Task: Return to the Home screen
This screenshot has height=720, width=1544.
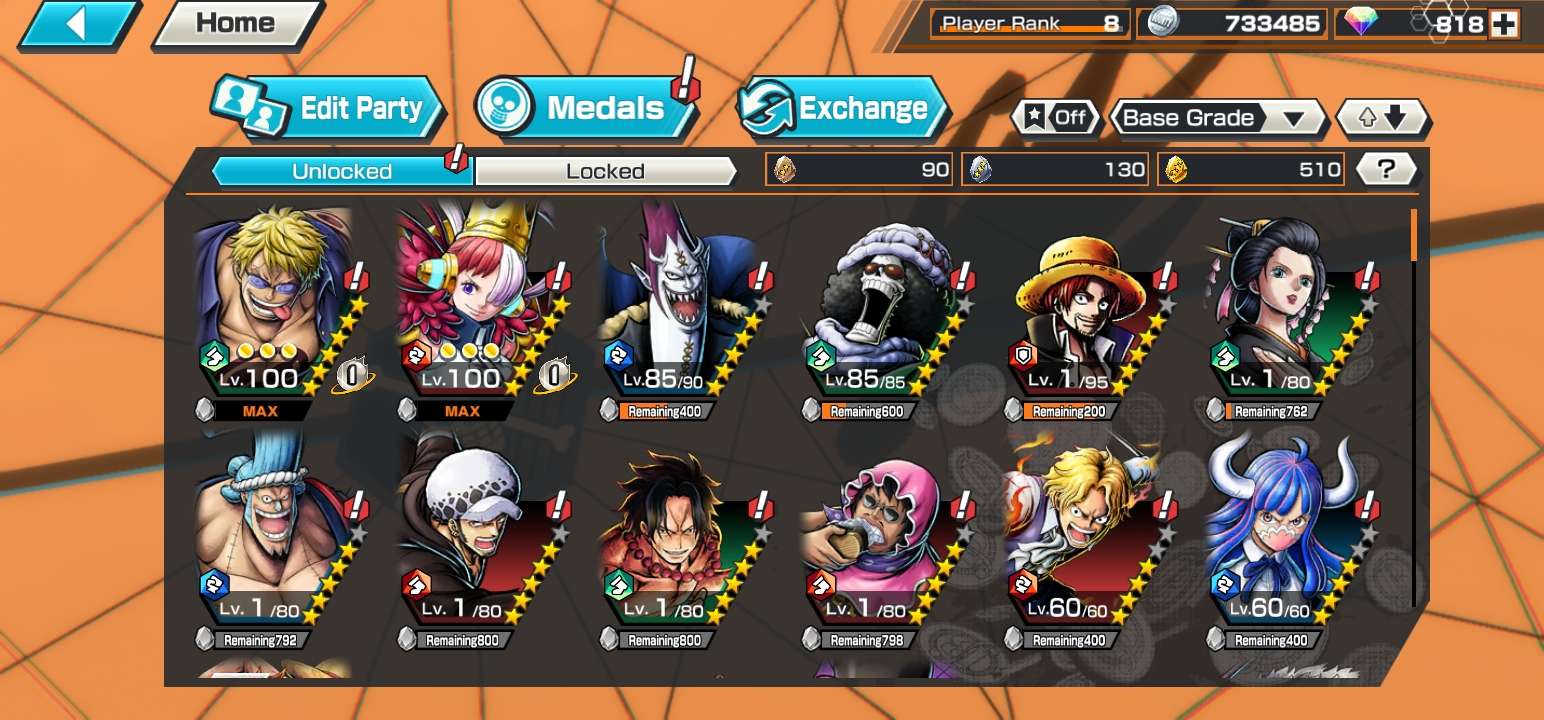Action: [236, 24]
